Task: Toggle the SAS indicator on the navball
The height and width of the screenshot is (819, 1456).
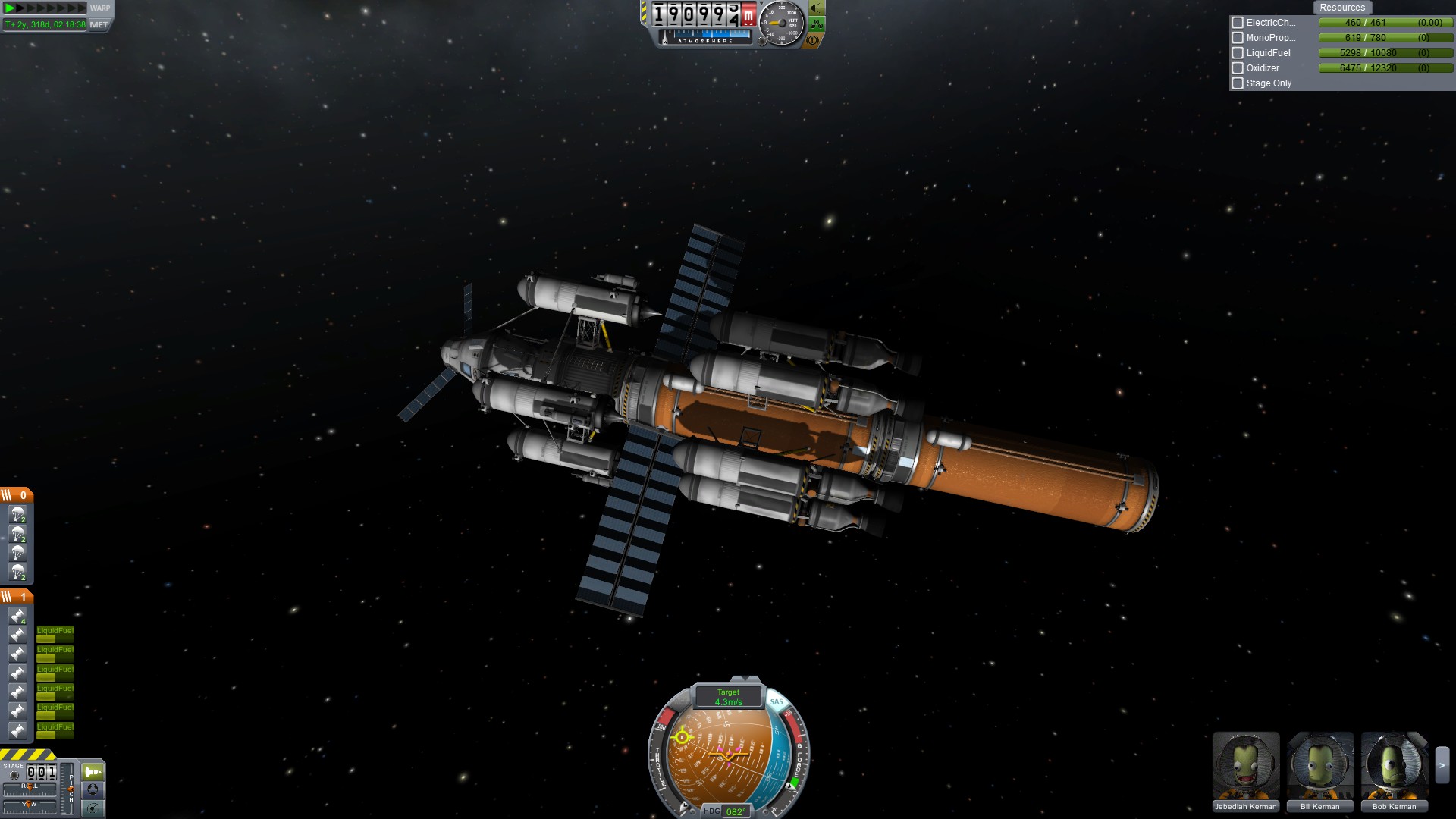Action: tap(777, 701)
